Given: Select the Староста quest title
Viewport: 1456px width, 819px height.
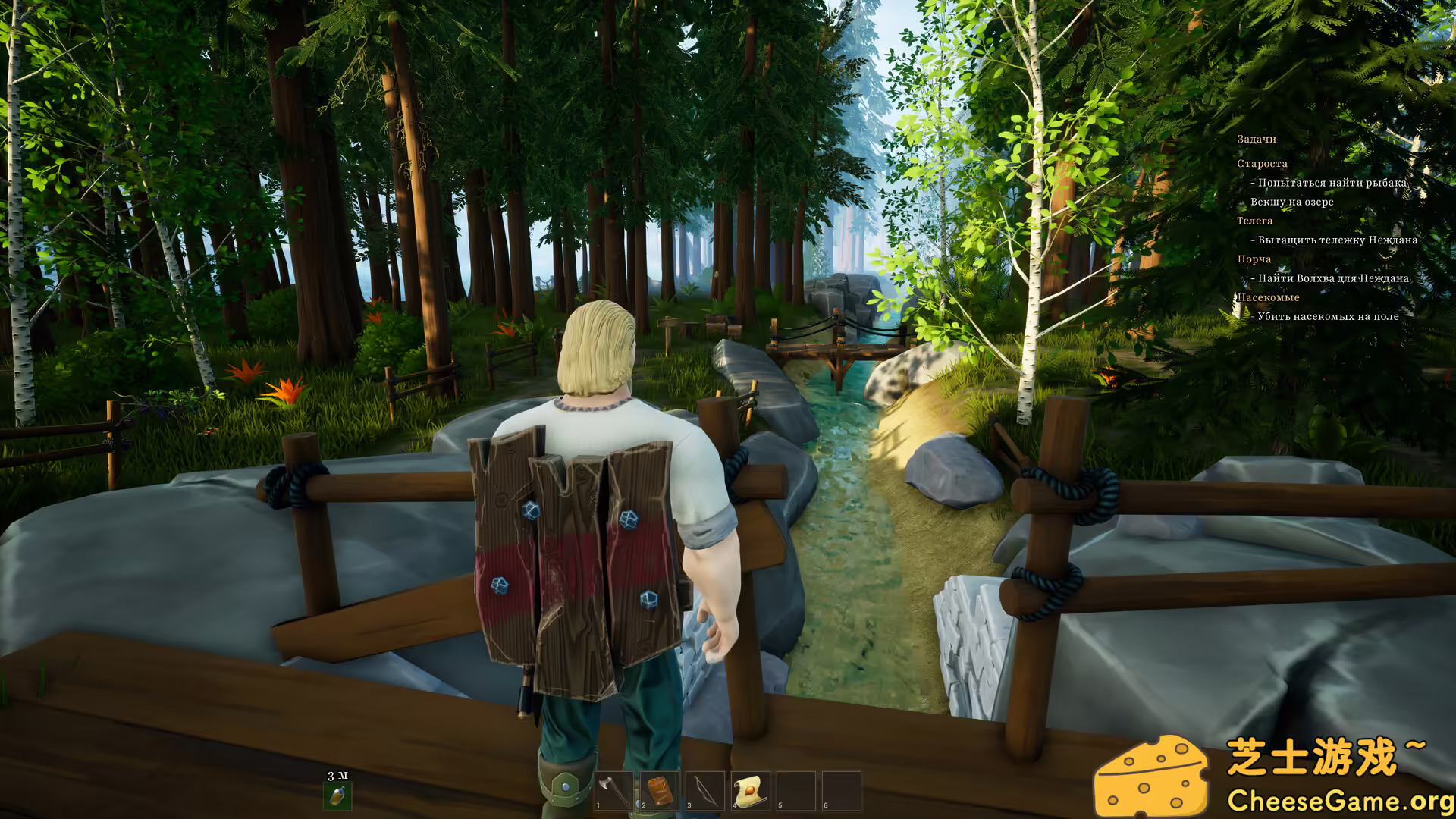Looking at the screenshot, I should tap(1262, 164).
